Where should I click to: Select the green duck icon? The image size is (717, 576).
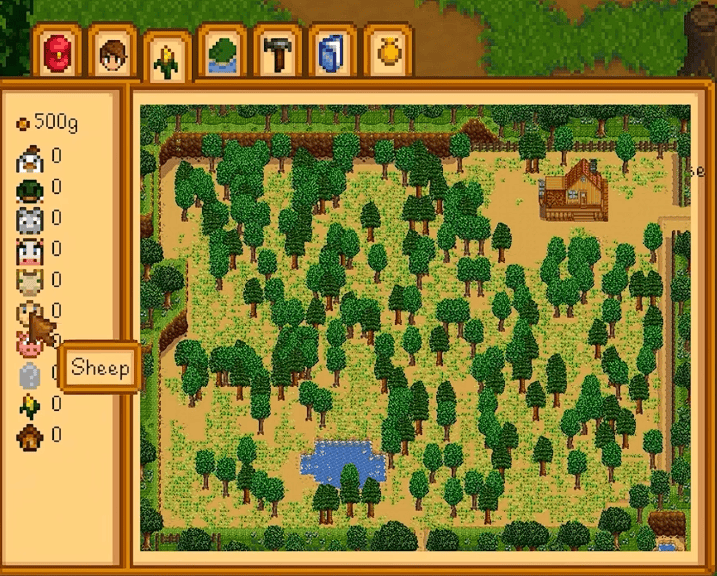[29, 187]
